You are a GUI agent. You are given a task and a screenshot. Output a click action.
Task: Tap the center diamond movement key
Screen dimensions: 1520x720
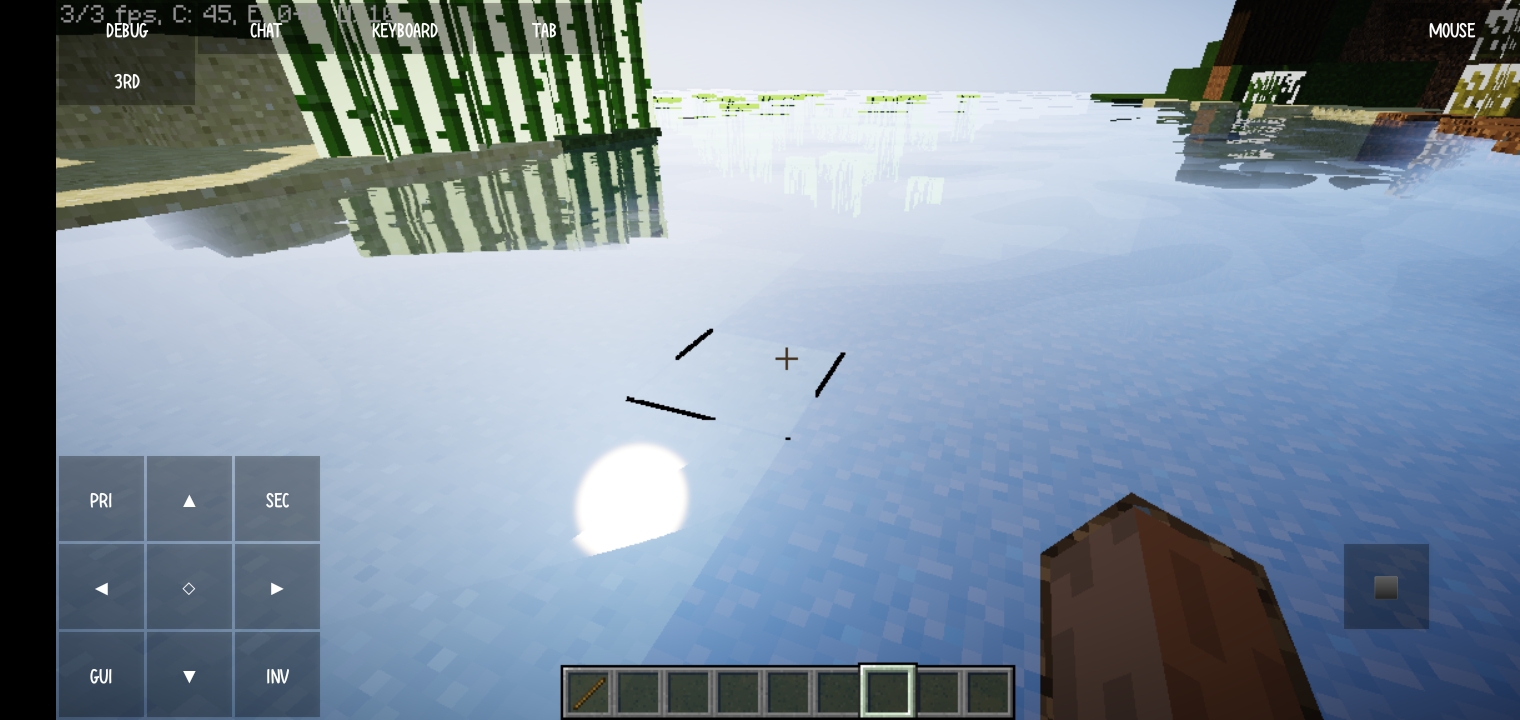(189, 588)
